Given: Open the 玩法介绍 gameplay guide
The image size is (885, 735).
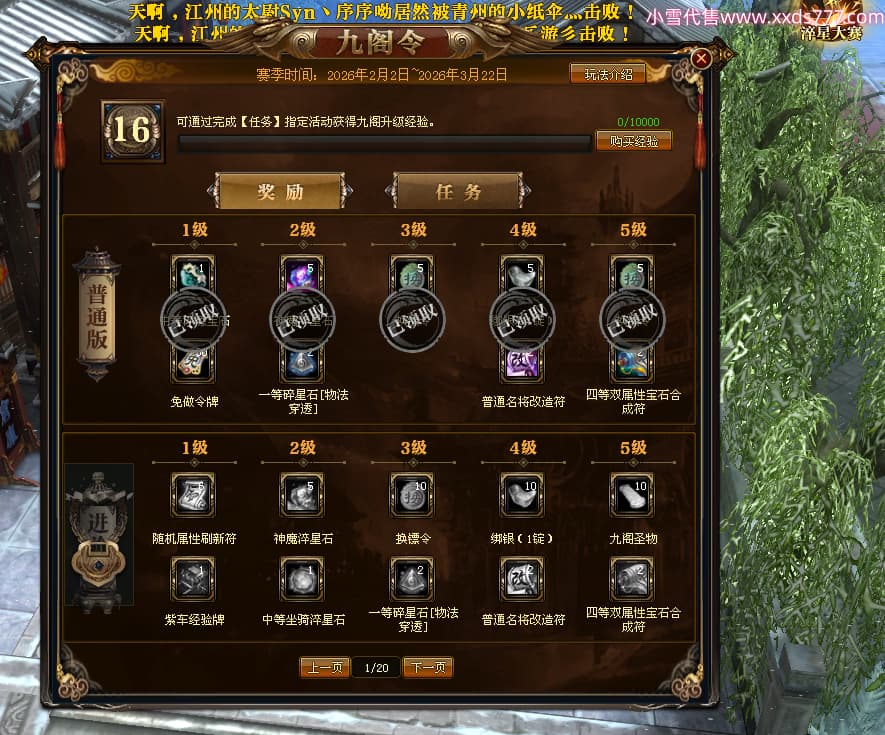Looking at the screenshot, I should 607,73.
